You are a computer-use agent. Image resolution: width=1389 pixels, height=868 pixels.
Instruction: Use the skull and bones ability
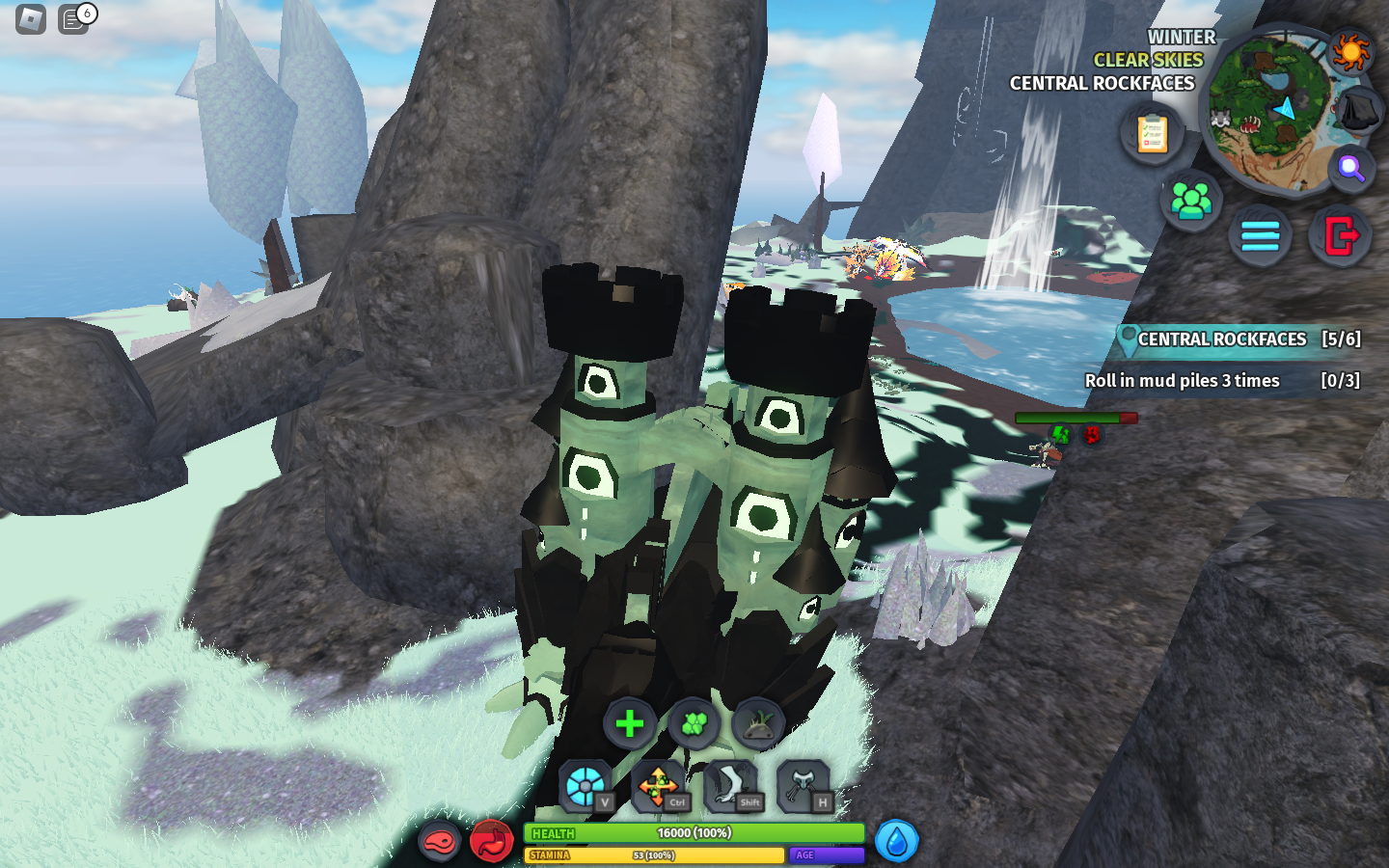[x=803, y=786]
